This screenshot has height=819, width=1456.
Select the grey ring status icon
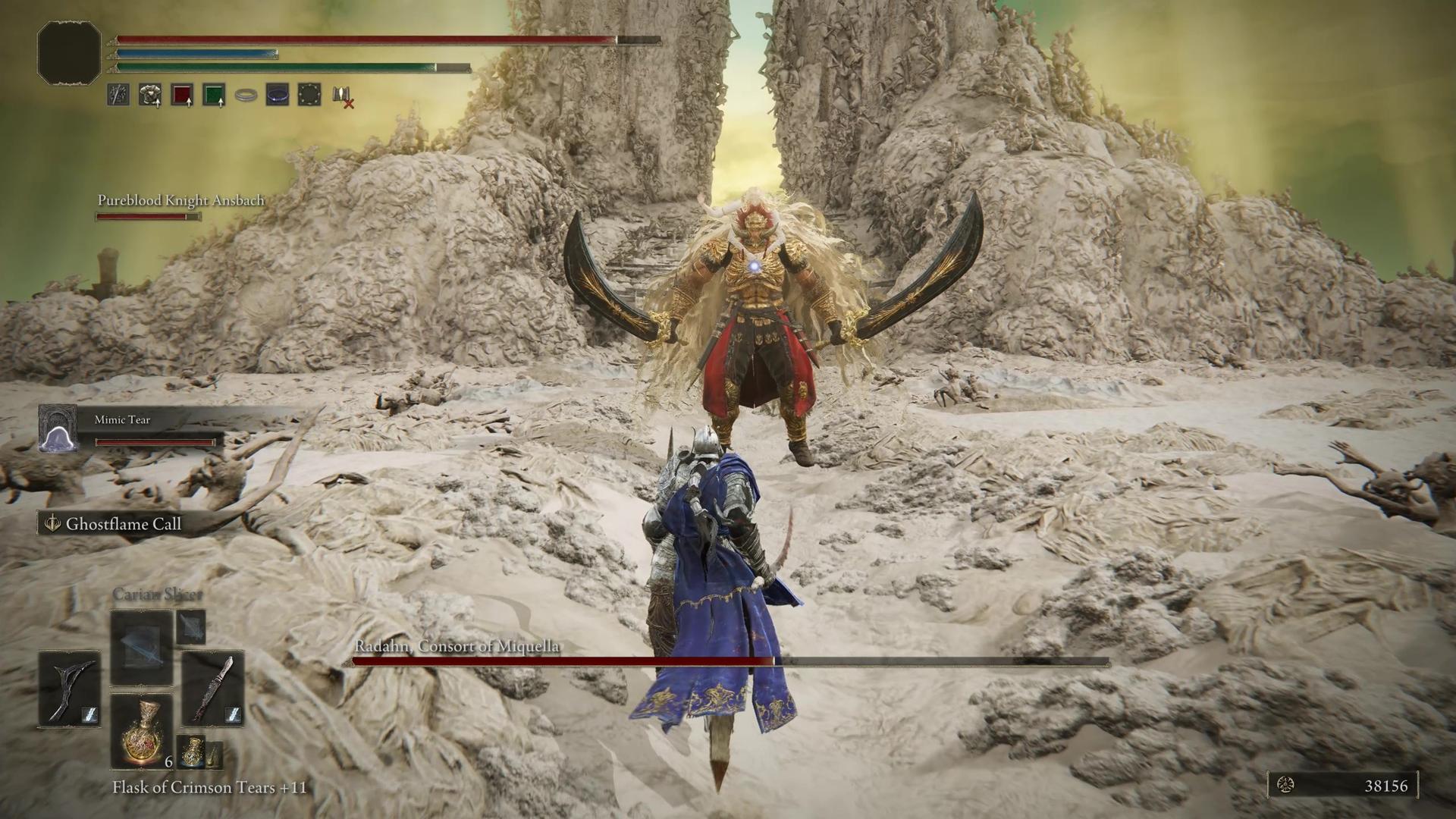click(x=246, y=96)
